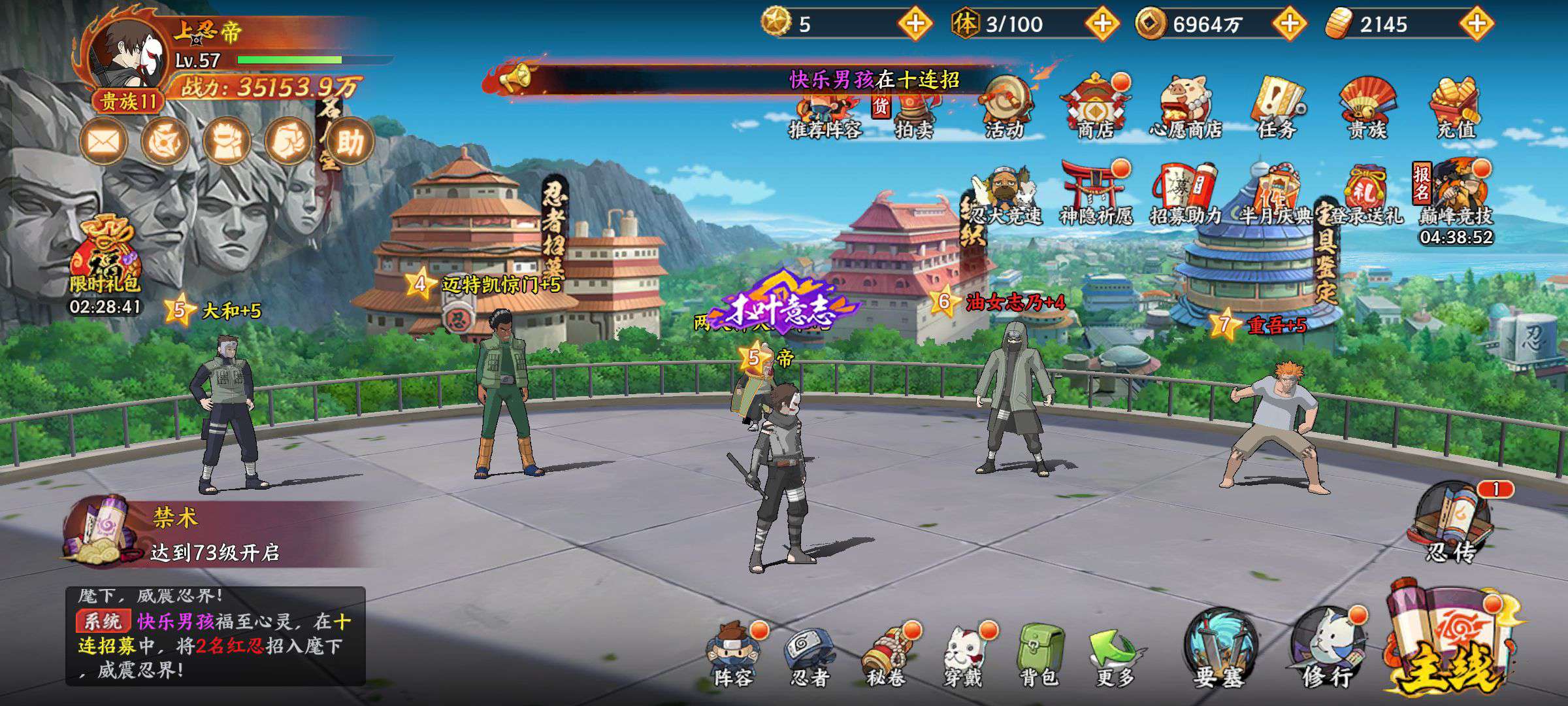Add stamina with the 体 plus button

(x=1102, y=24)
